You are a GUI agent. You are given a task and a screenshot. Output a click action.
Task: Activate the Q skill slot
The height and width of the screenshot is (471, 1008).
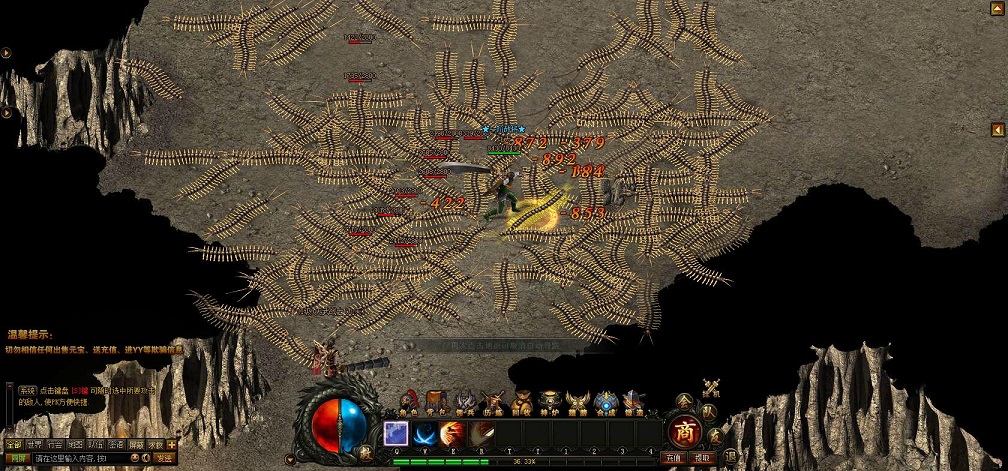point(395,433)
